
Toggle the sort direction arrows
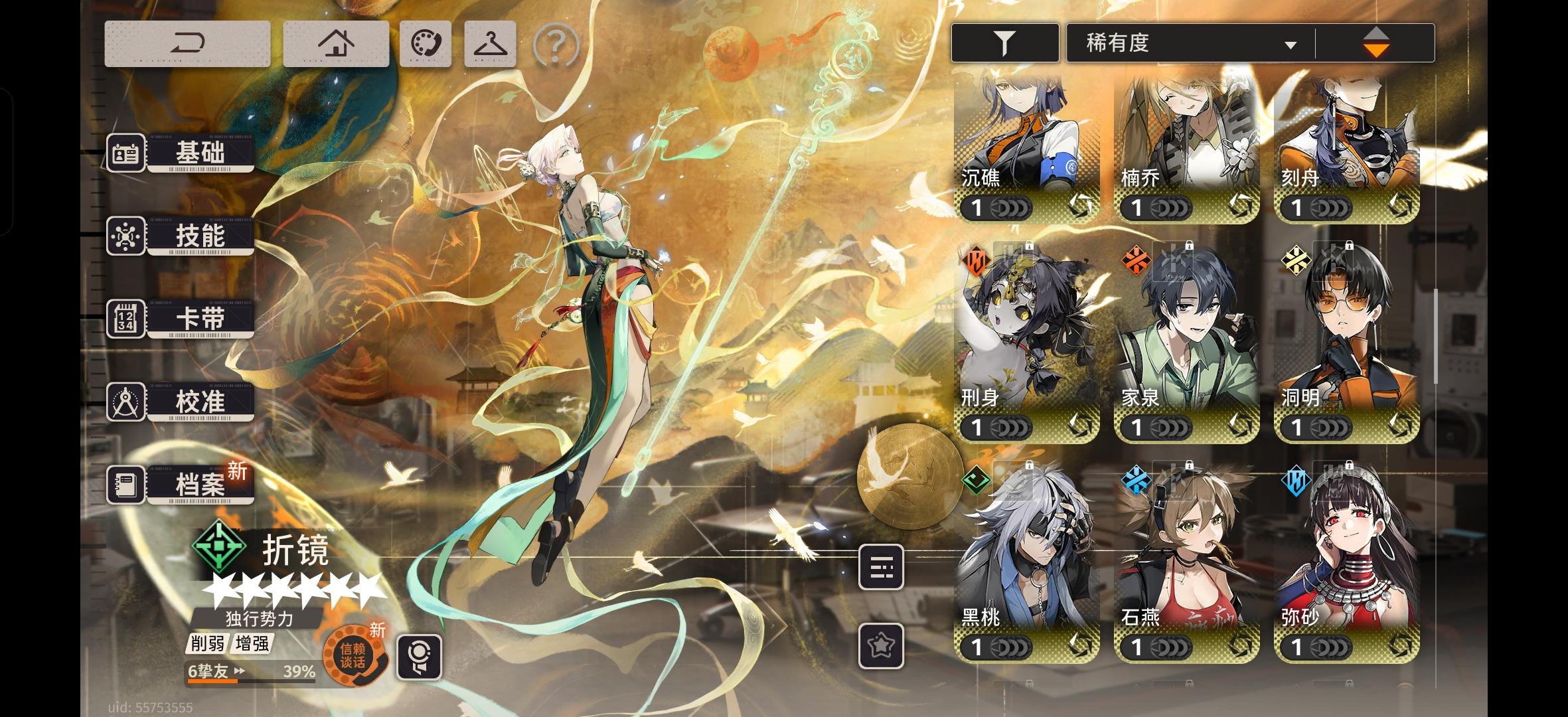click(x=1375, y=42)
